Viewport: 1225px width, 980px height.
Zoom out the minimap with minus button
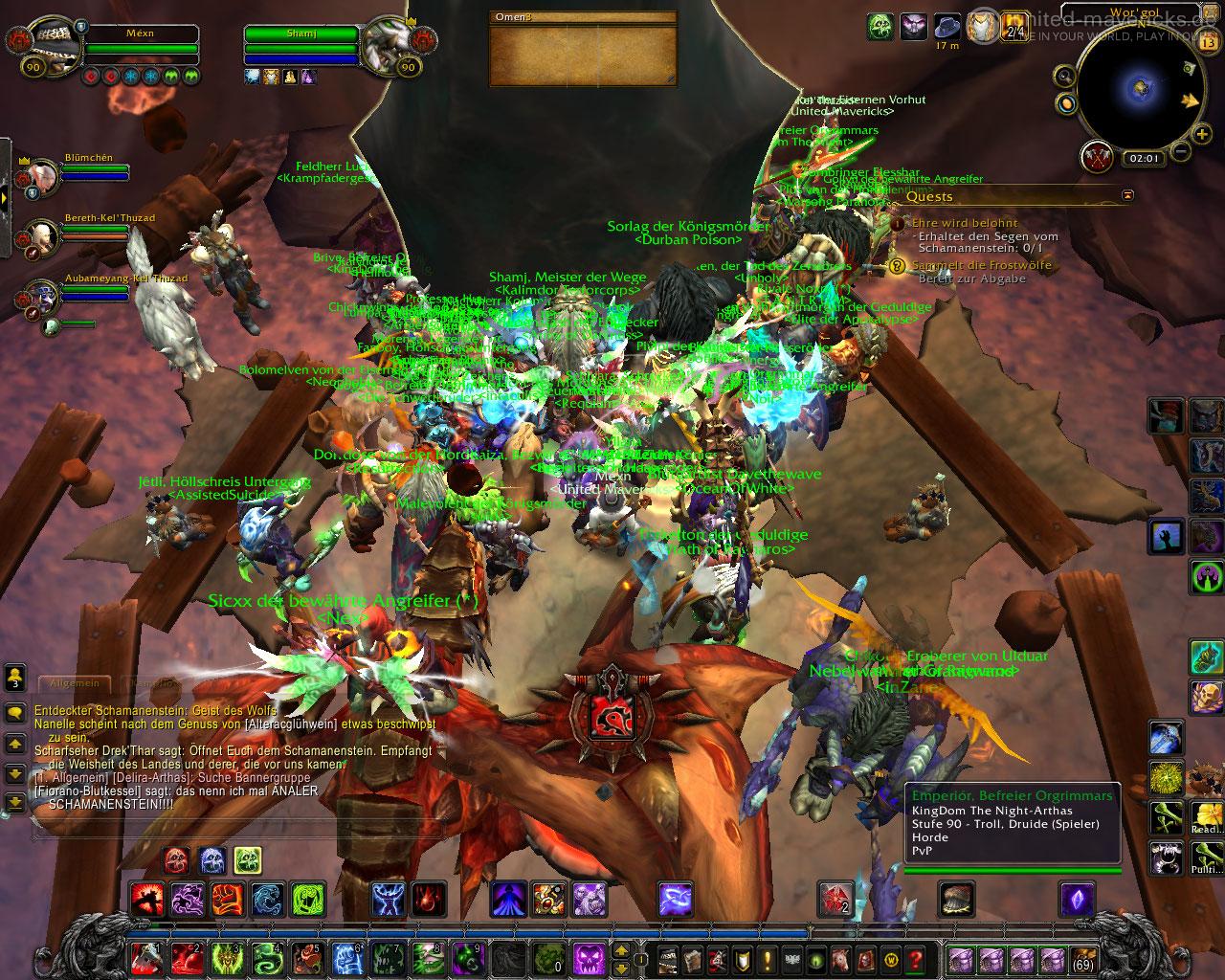[x=1180, y=150]
